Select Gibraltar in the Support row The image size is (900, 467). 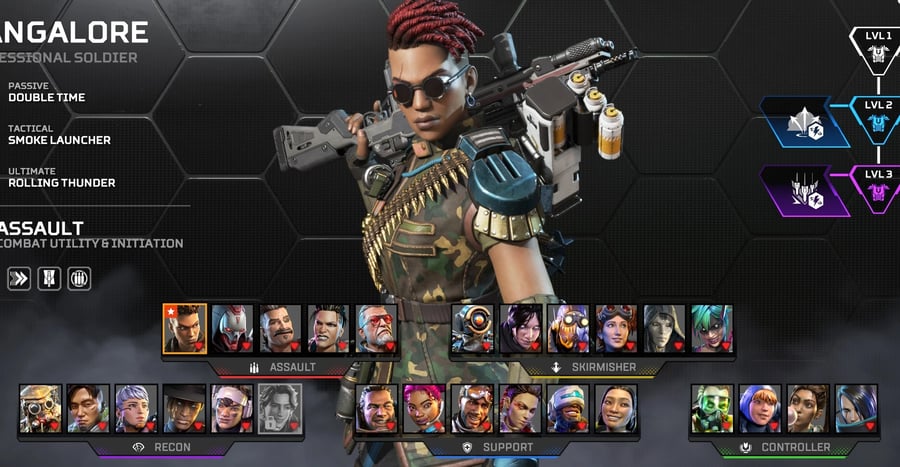coord(376,408)
